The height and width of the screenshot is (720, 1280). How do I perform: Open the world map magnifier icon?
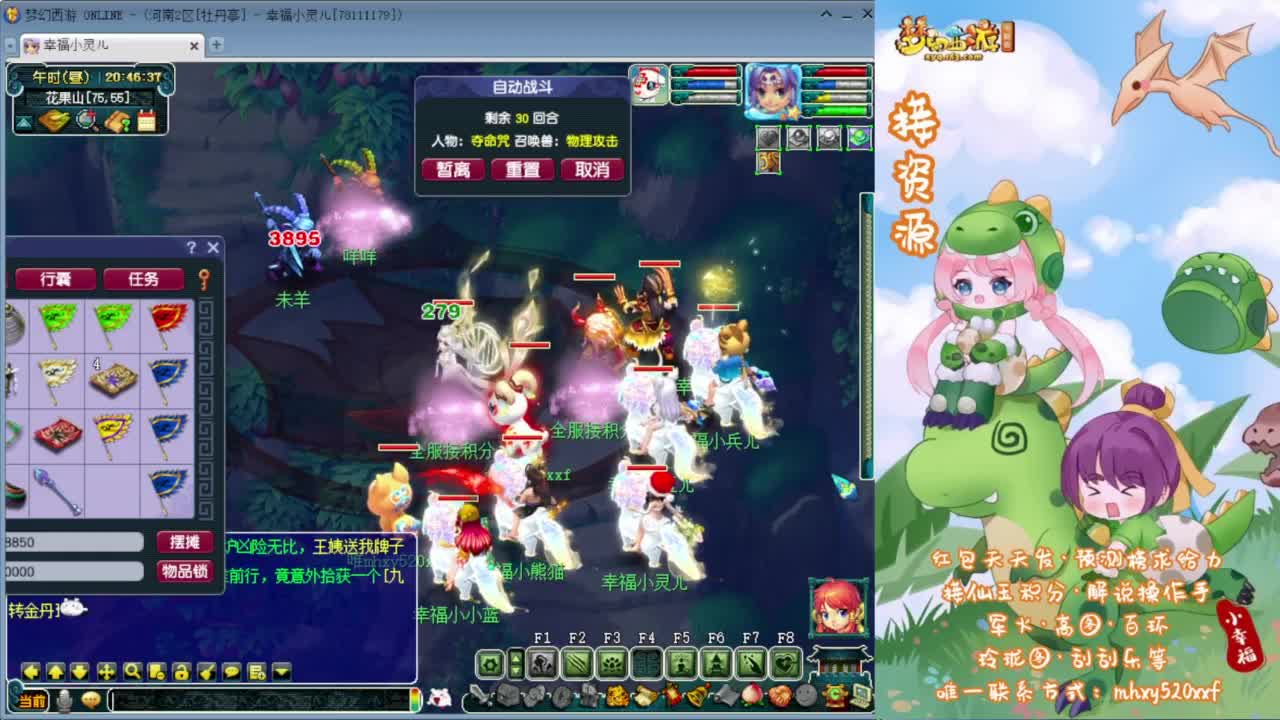84,121
